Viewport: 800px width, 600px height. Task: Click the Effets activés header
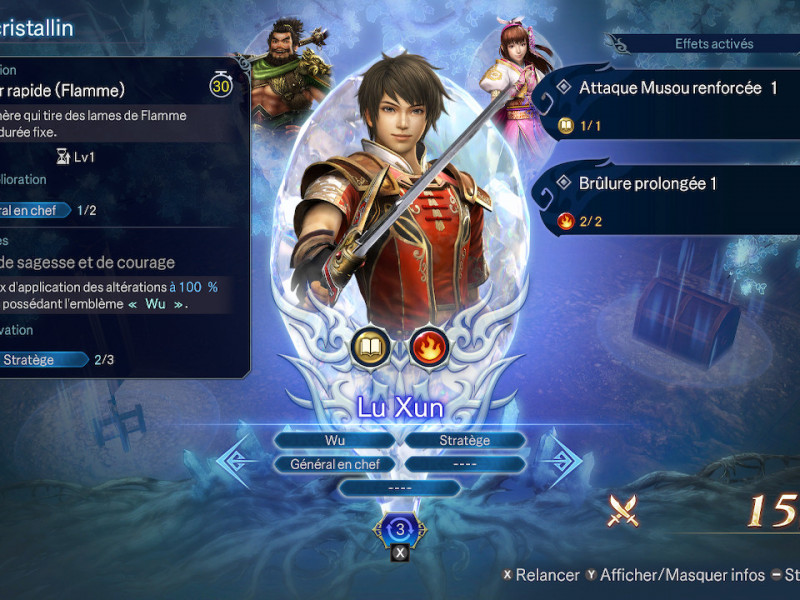714,44
